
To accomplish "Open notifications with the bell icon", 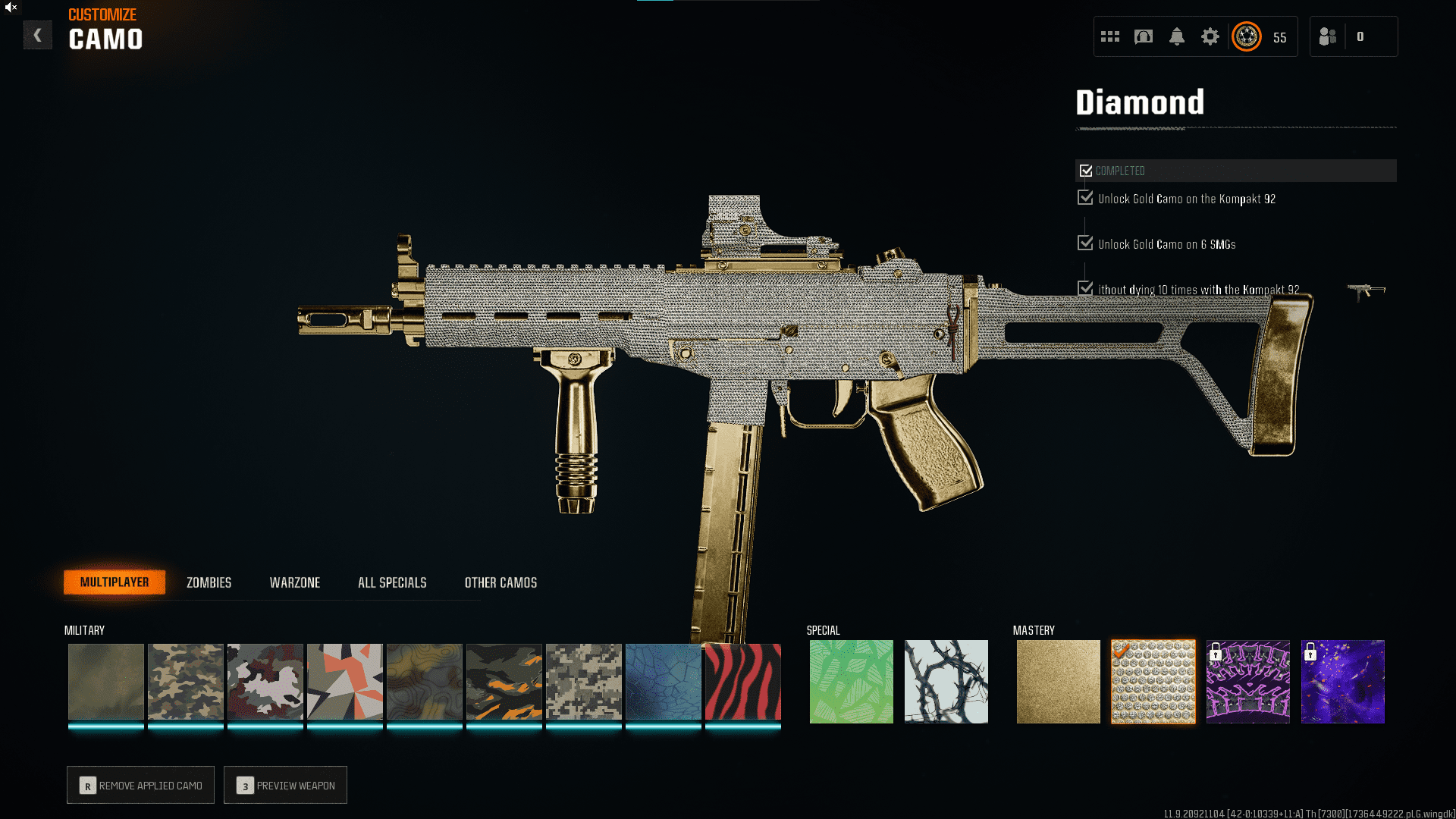I will 1176,36.
